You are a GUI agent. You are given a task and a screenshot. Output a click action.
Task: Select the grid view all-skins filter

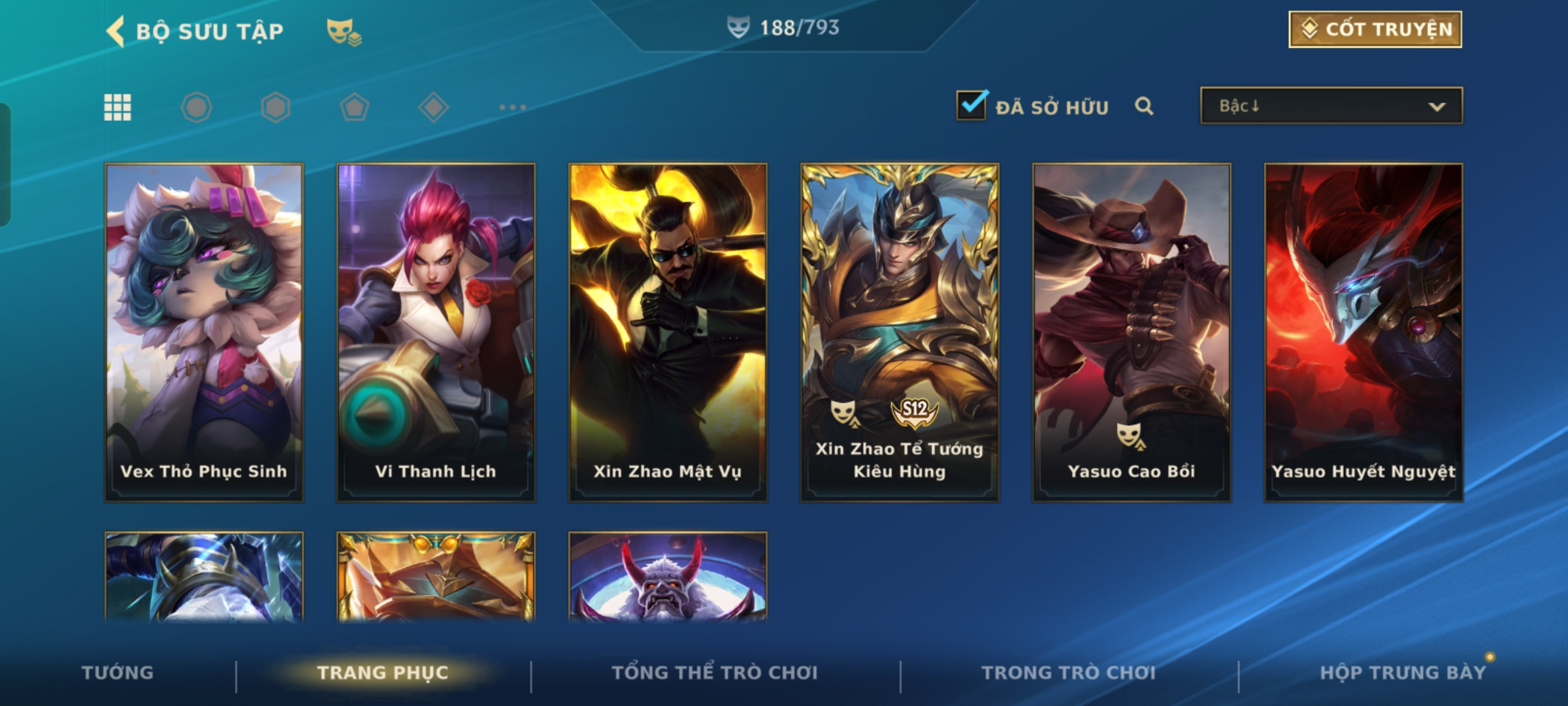click(x=118, y=107)
